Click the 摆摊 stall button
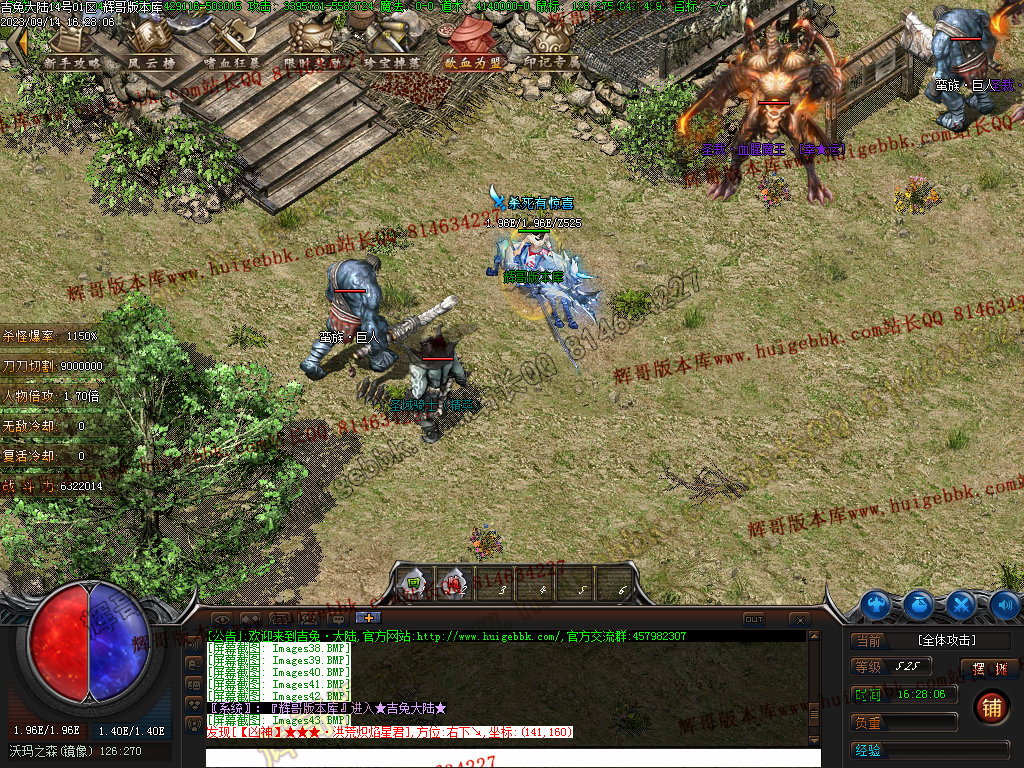1024x768 pixels. click(989, 668)
